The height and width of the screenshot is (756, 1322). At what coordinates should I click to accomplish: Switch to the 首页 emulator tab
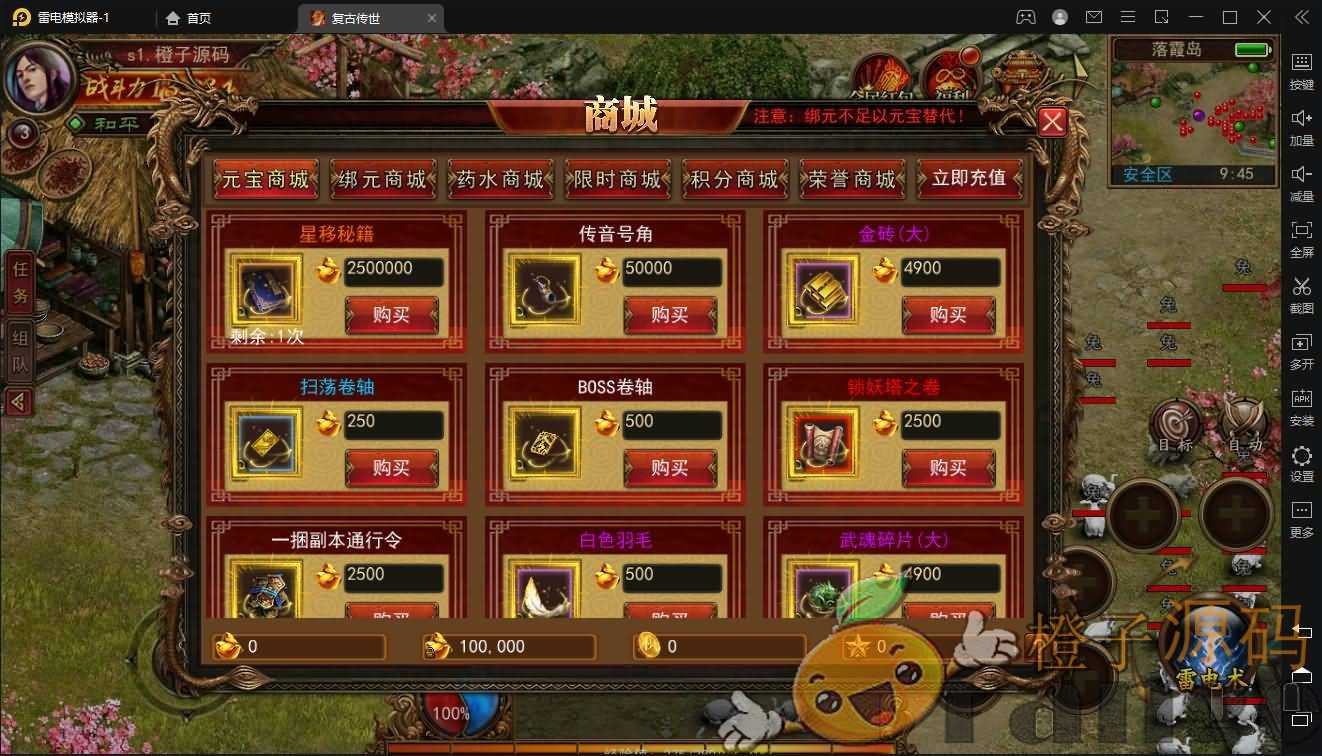[x=196, y=17]
